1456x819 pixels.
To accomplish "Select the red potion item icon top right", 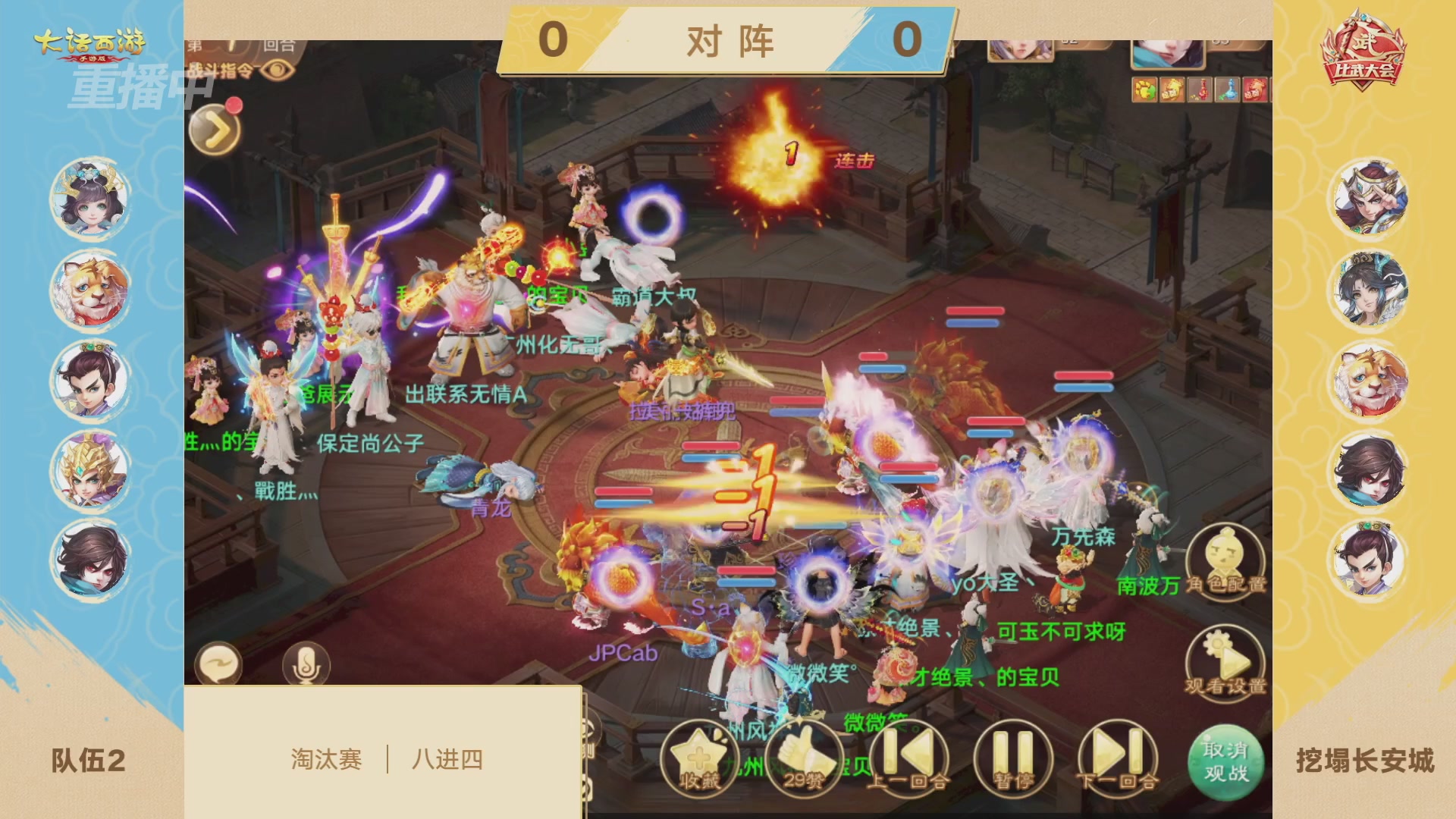I will pos(1200,91).
